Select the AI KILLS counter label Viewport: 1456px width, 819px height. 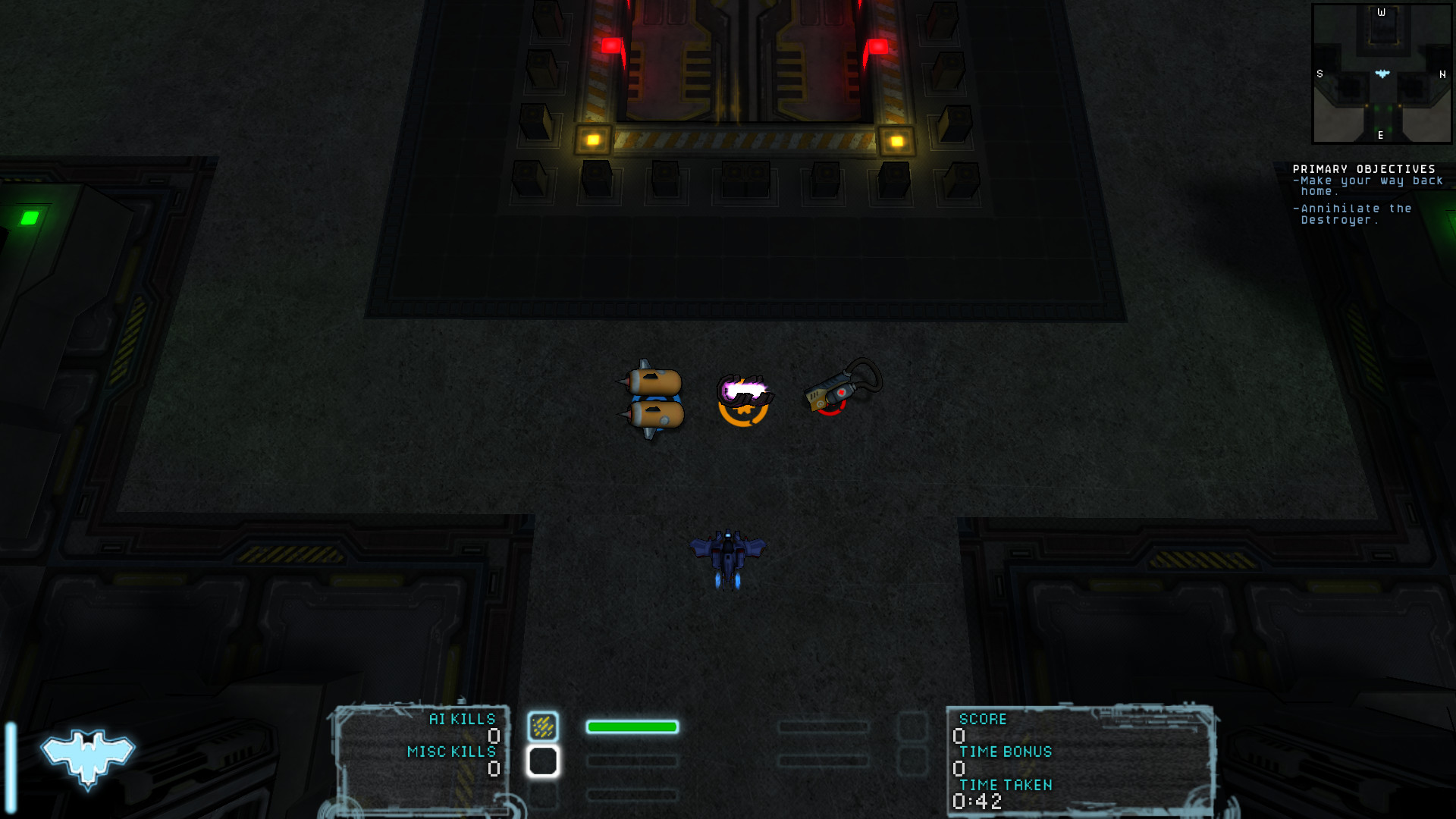[x=461, y=719]
